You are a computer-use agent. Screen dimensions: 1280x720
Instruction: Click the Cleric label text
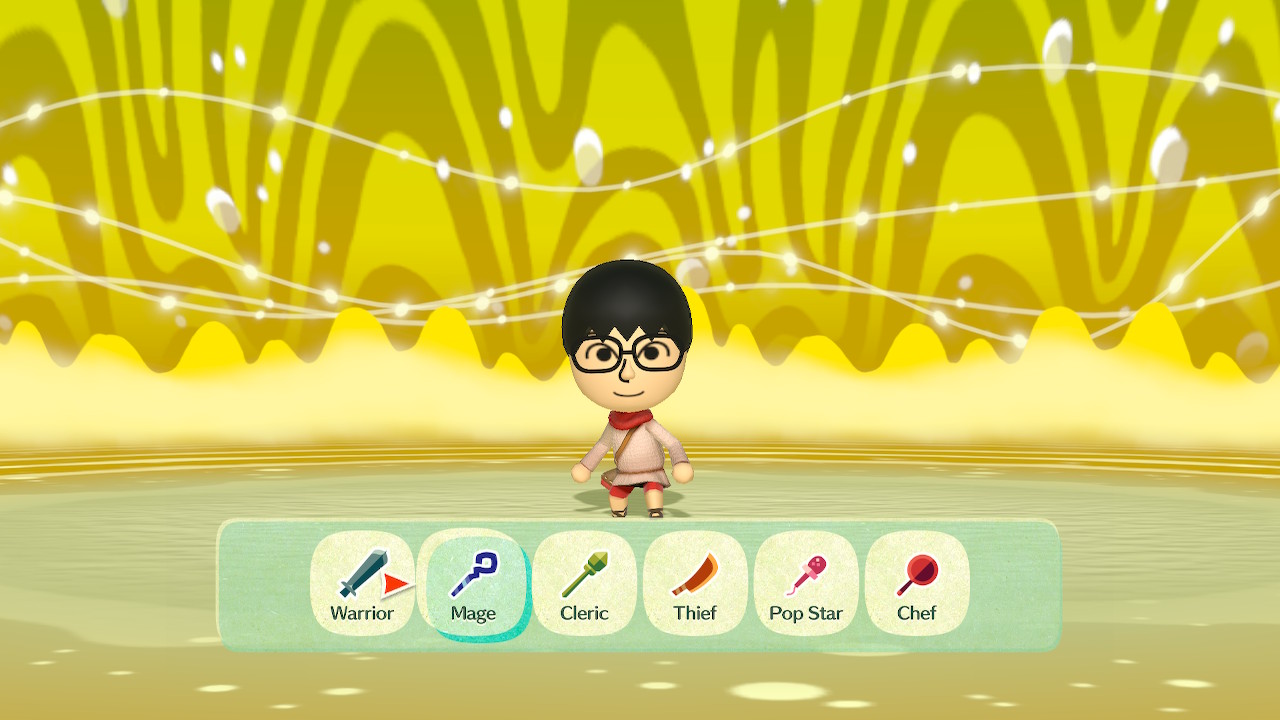[583, 614]
